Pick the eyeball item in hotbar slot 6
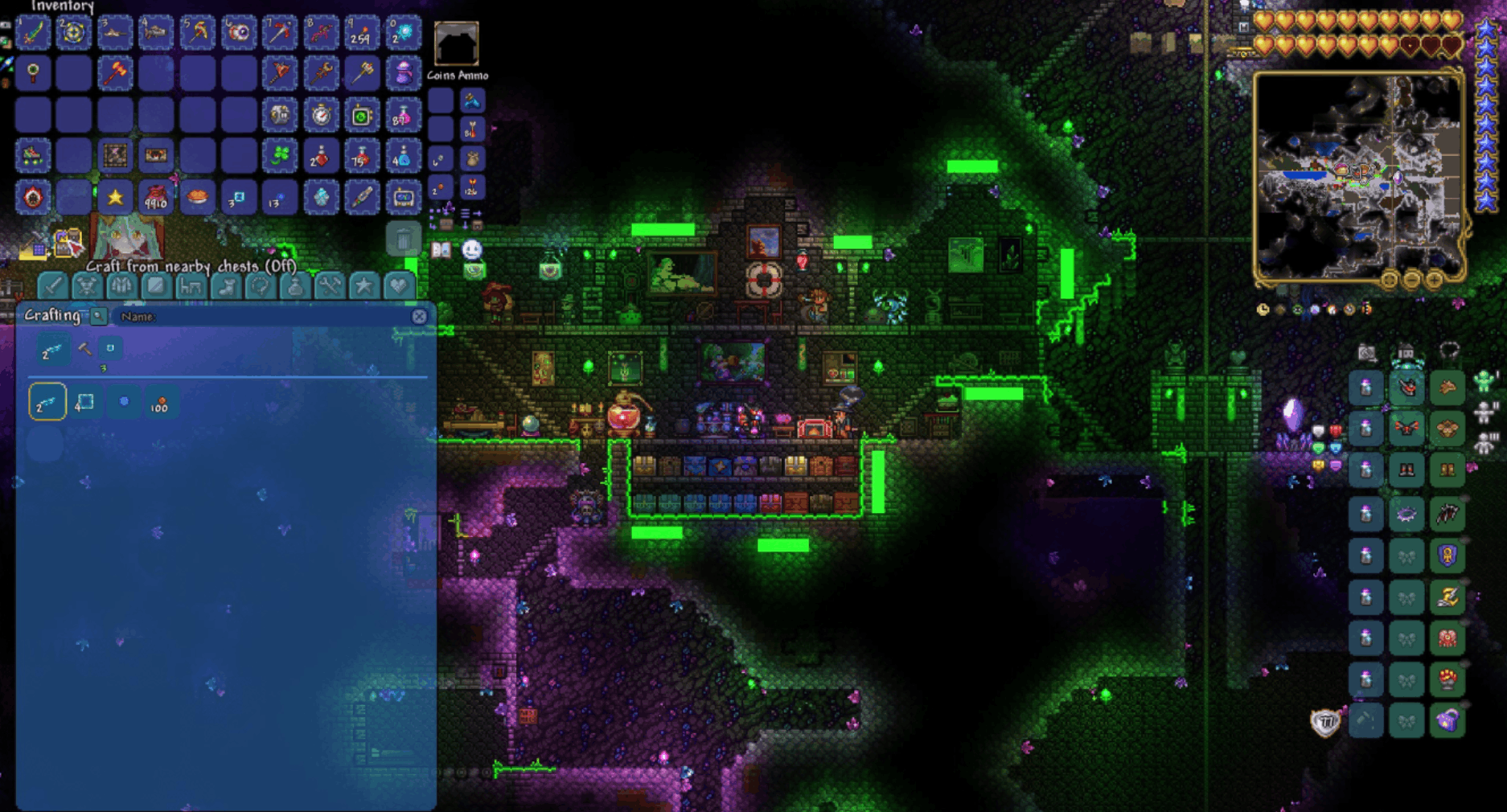Viewport: 1507px width, 812px height. (238, 33)
